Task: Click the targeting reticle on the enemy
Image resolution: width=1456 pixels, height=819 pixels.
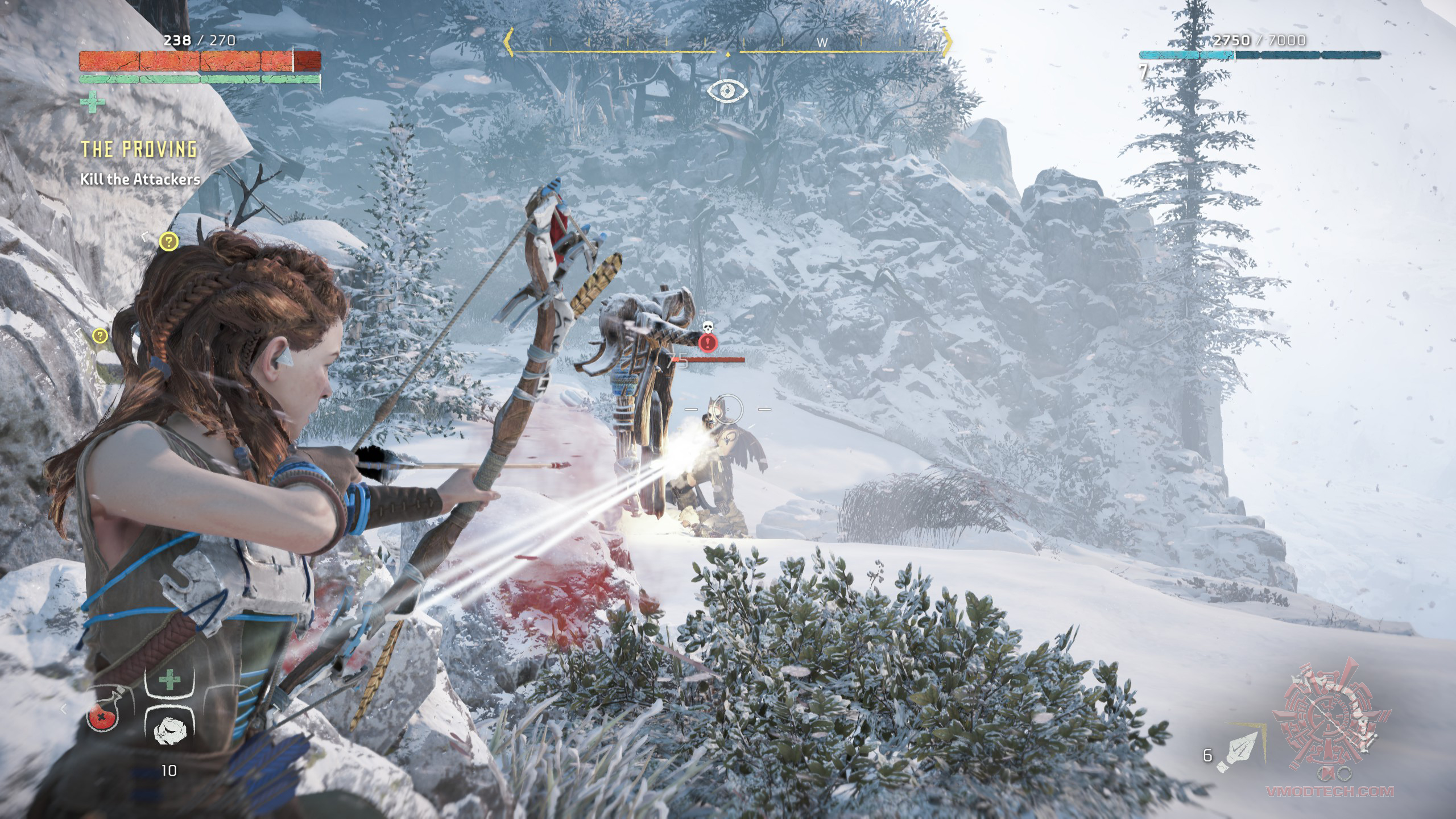Action: [x=728, y=409]
